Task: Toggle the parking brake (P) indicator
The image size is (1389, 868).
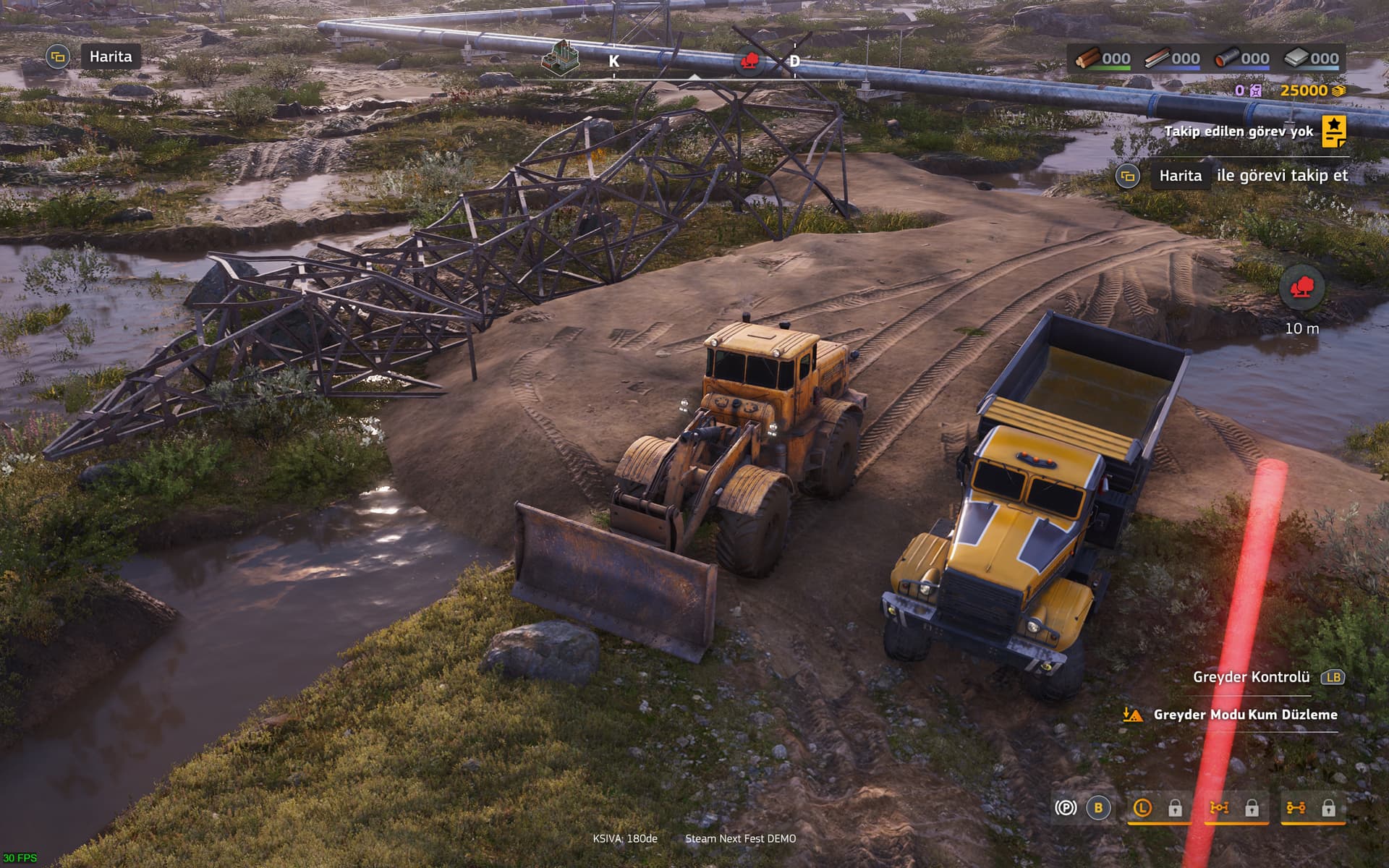Action: [x=1066, y=808]
